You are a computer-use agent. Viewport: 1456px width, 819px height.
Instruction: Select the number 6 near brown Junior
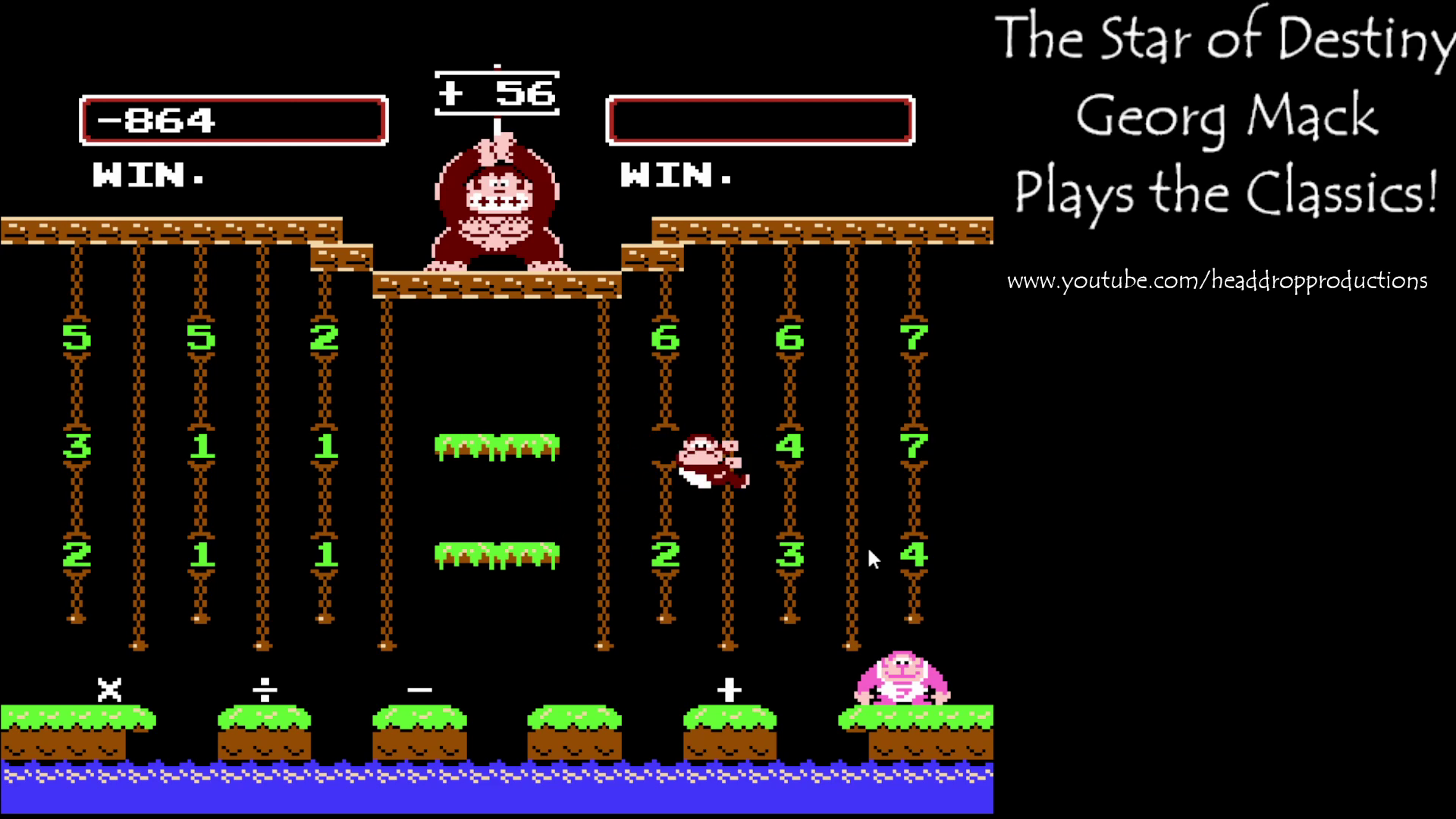[666, 339]
